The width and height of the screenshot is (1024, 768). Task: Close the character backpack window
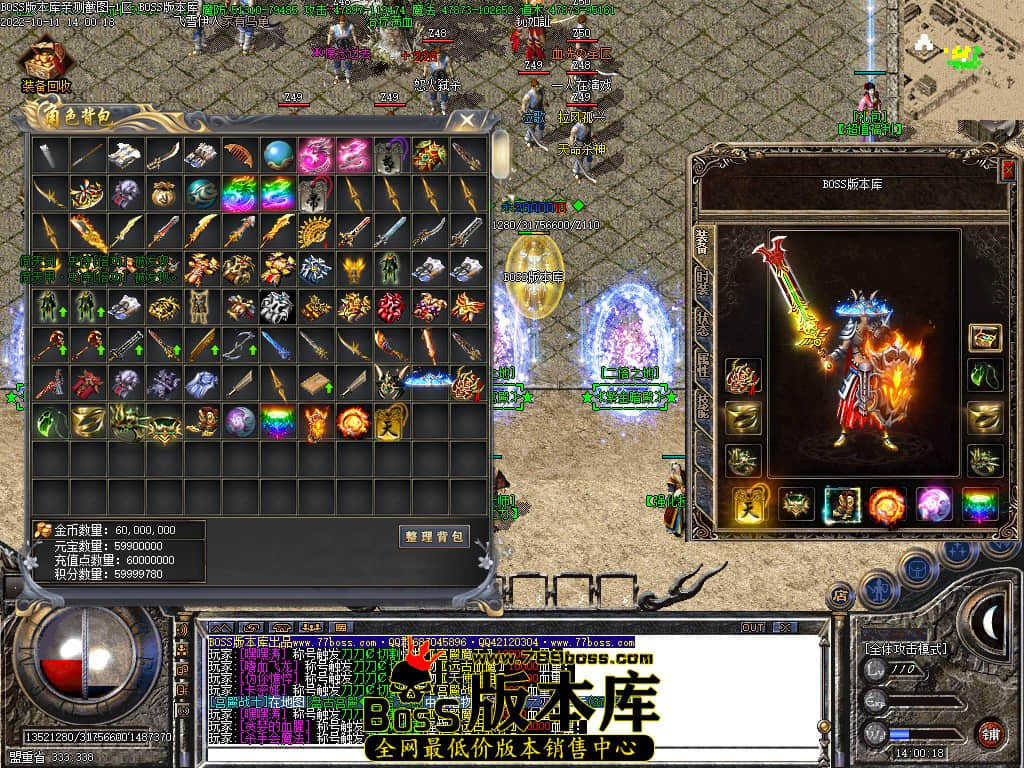click(x=466, y=121)
